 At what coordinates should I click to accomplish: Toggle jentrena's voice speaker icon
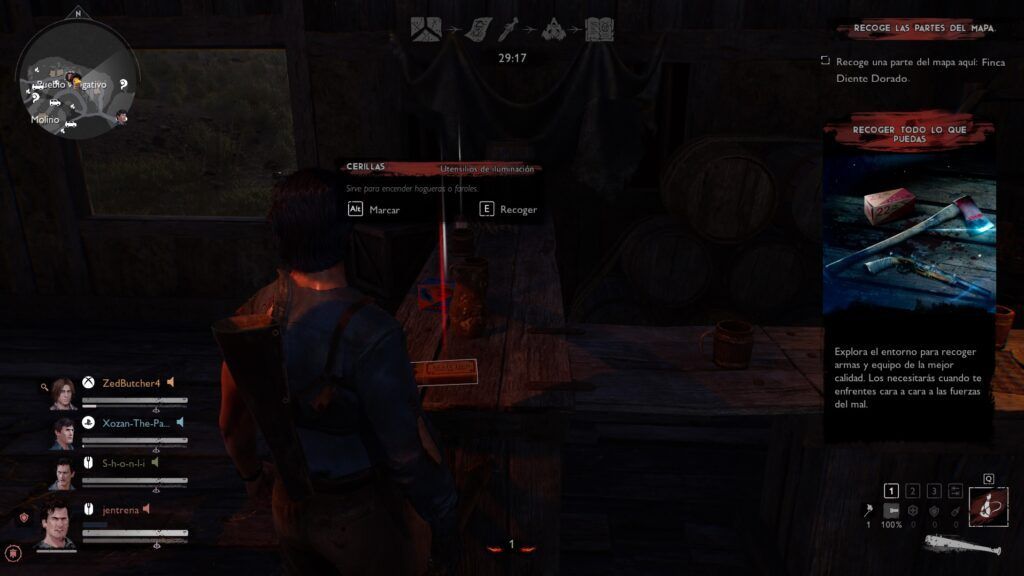(147, 509)
